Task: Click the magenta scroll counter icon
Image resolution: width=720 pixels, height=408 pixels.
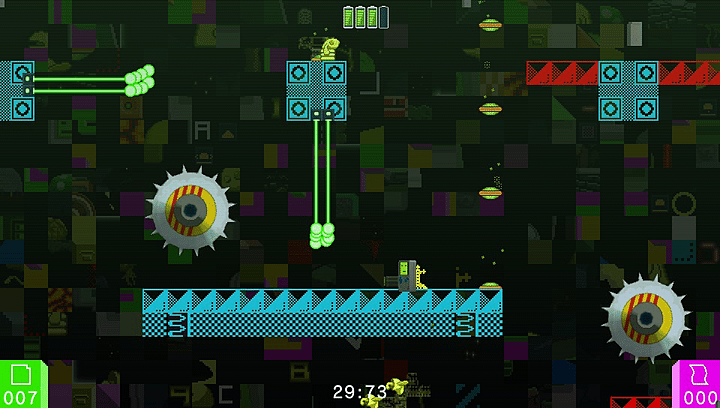Action: pyautogui.click(x=699, y=374)
